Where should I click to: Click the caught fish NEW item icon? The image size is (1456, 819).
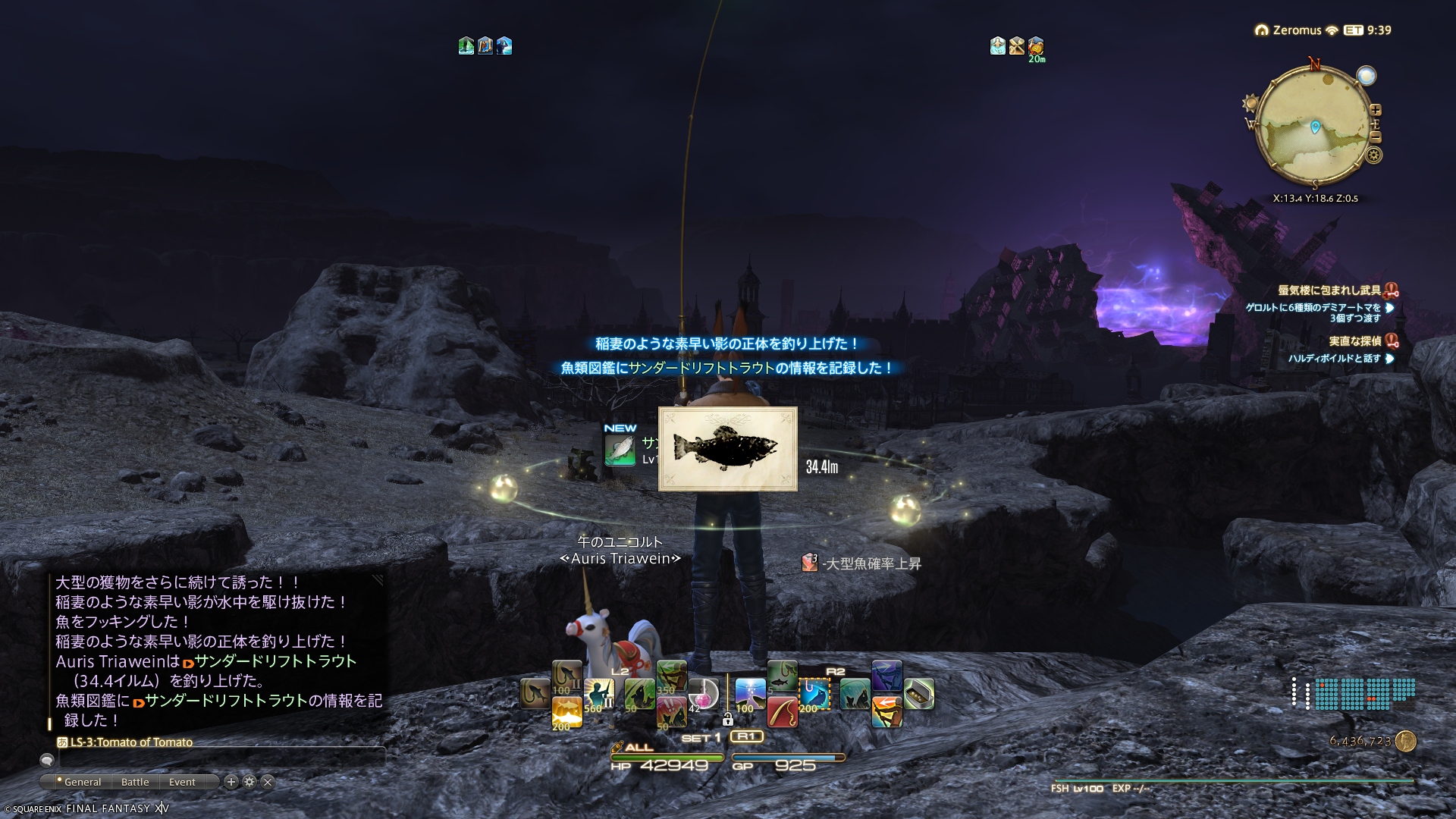tap(620, 450)
